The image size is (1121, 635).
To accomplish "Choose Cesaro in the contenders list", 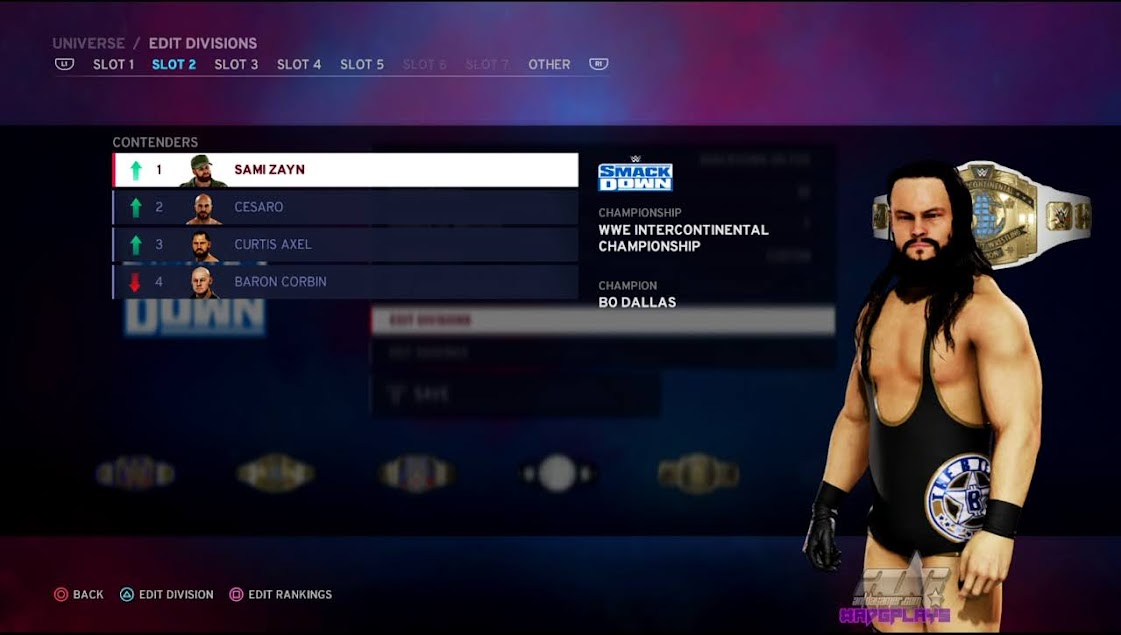I will click(345, 207).
